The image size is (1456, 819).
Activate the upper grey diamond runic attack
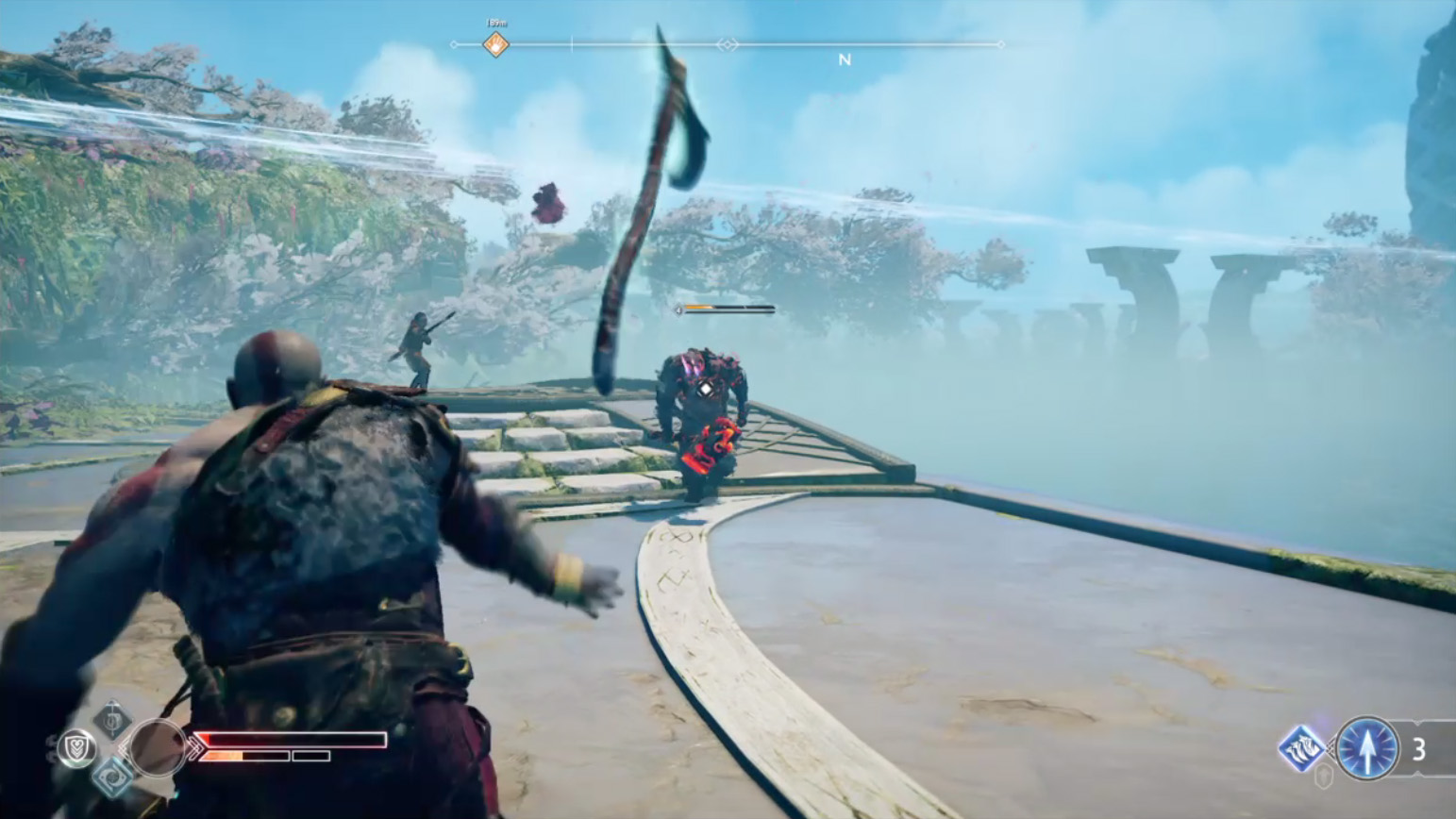(112, 719)
